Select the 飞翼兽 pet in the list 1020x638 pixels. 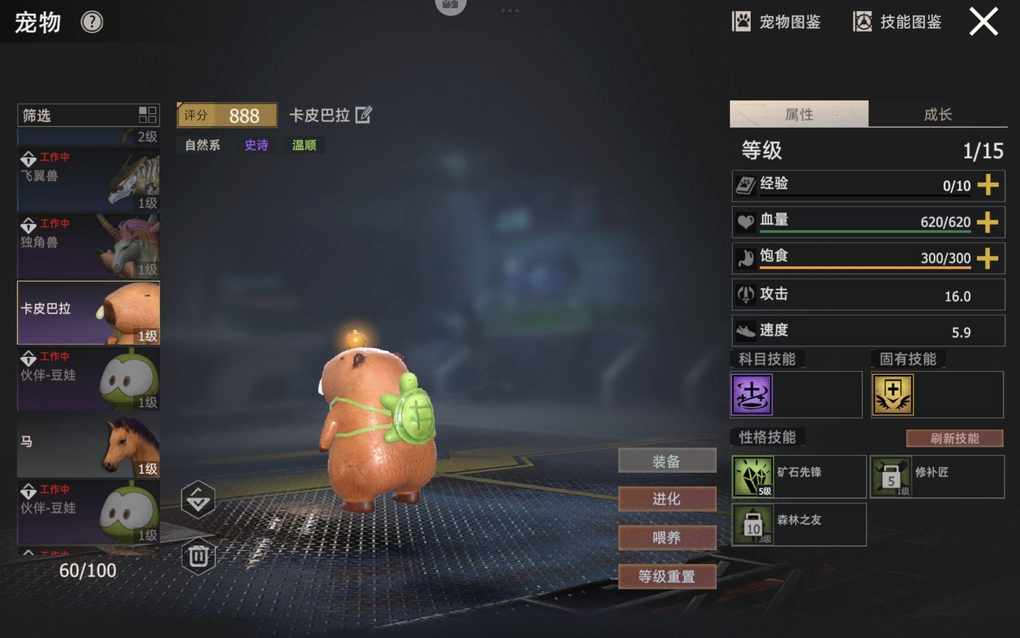click(88, 180)
